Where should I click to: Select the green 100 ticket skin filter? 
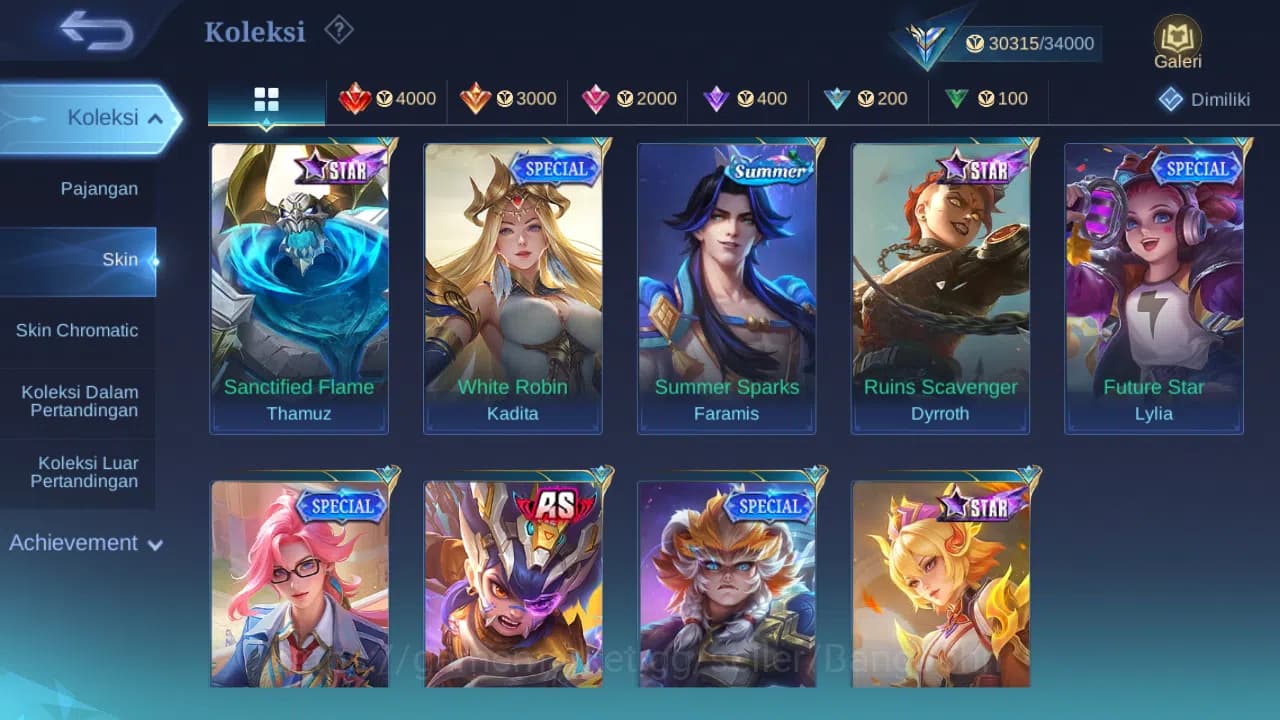[x=990, y=99]
